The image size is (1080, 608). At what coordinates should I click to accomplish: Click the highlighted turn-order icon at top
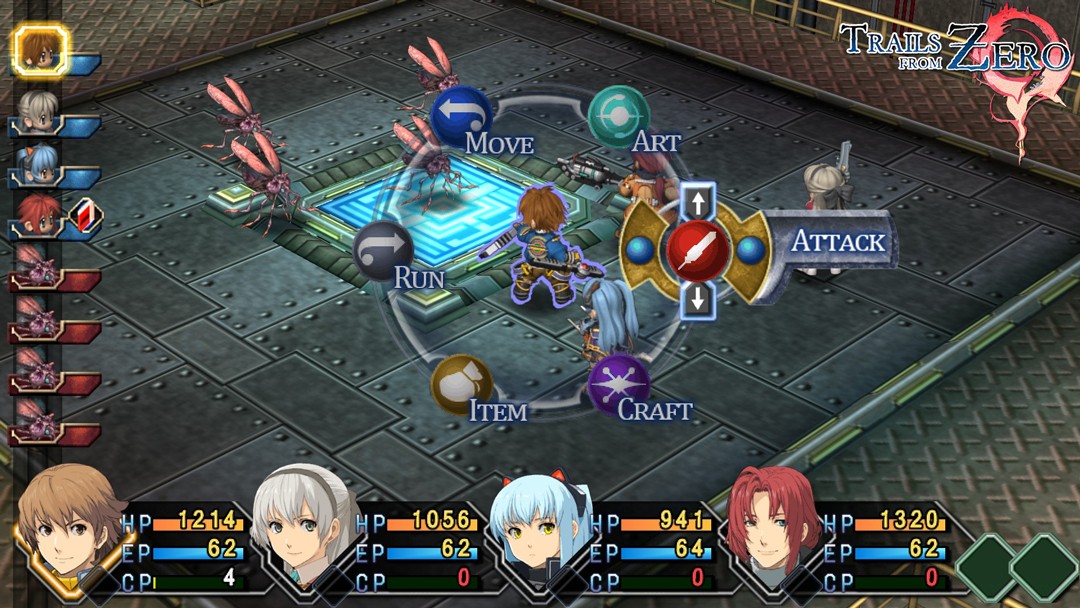coord(40,51)
